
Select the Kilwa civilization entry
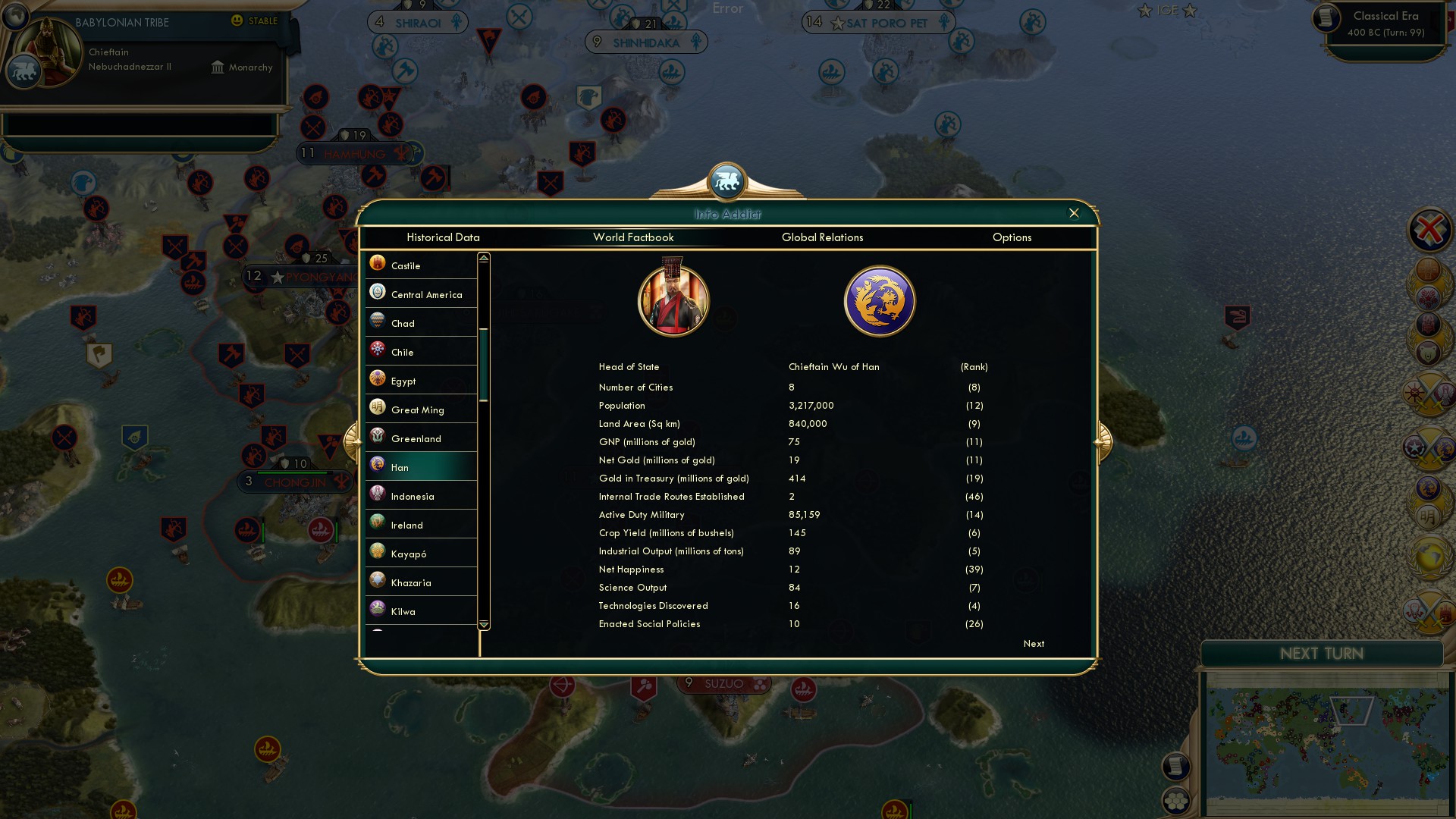pyautogui.click(x=421, y=610)
